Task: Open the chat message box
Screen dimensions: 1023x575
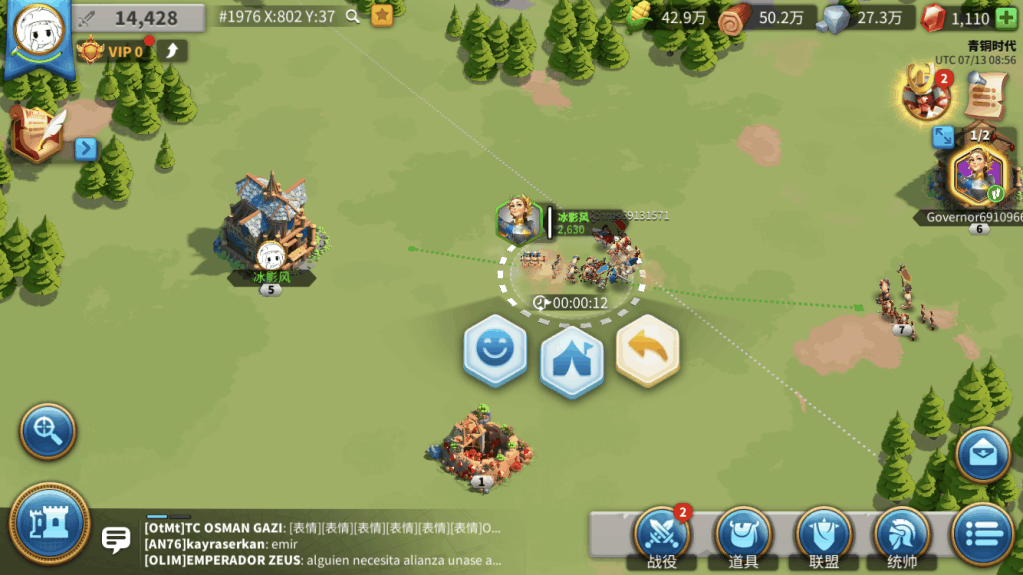Action: (117, 541)
